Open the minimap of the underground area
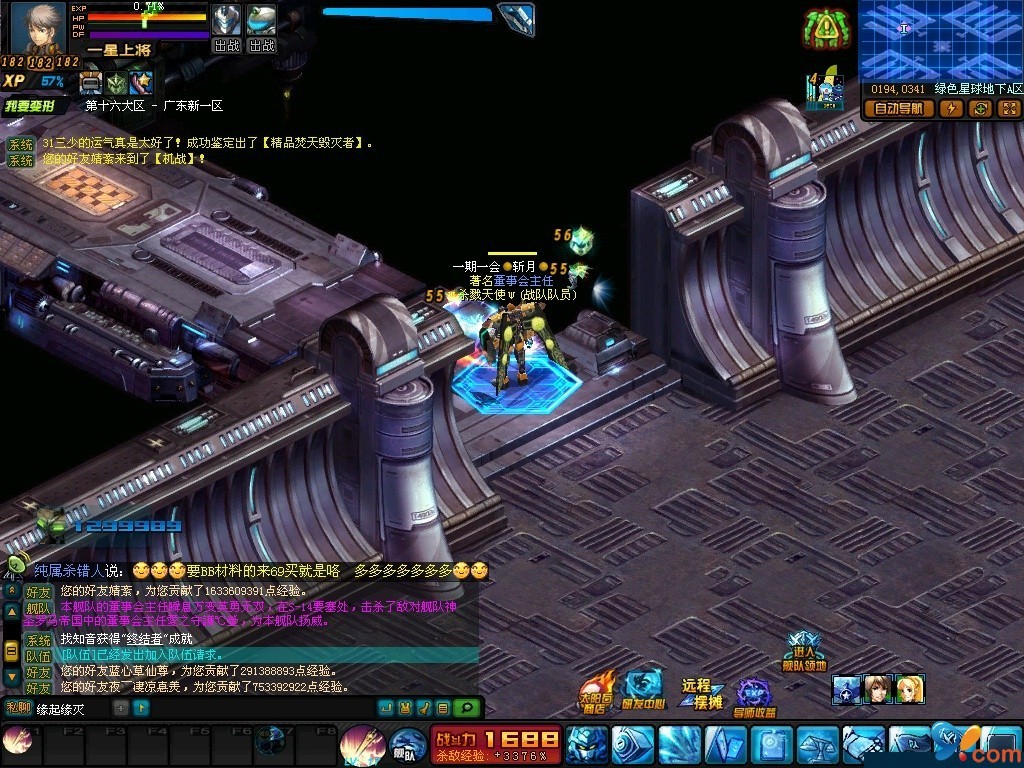This screenshot has width=1024, height=768. (940, 40)
